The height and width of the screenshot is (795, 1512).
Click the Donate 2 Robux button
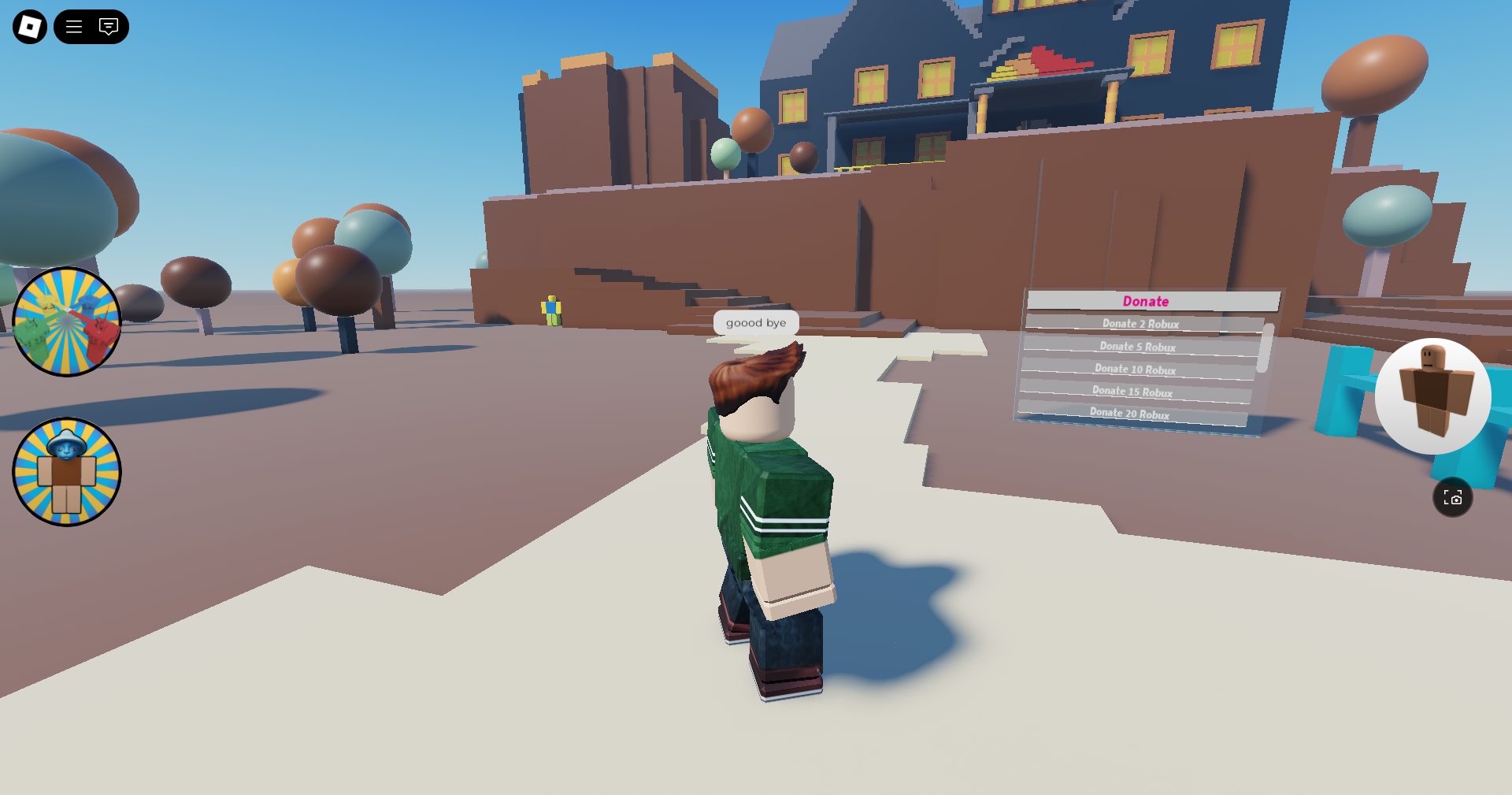coord(1141,324)
